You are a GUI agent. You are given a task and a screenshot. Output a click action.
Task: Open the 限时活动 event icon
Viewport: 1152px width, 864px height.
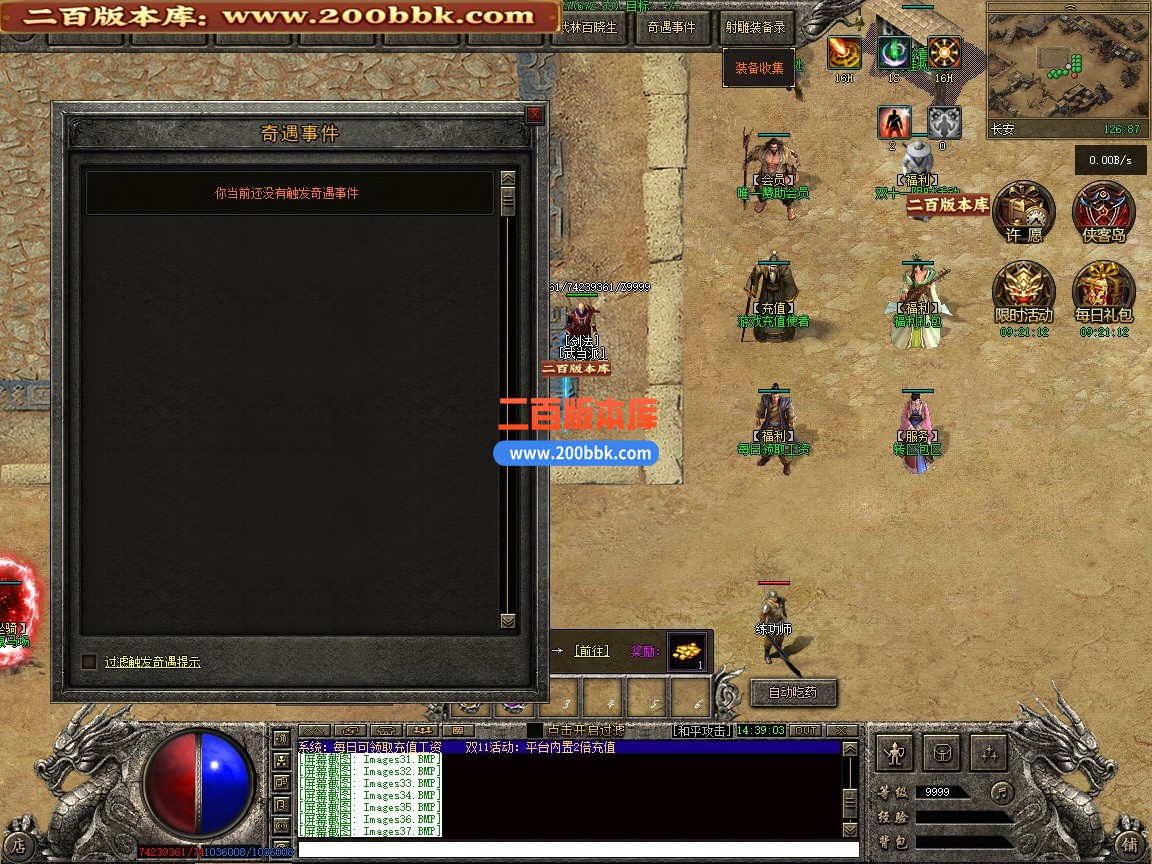click(x=1023, y=292)
